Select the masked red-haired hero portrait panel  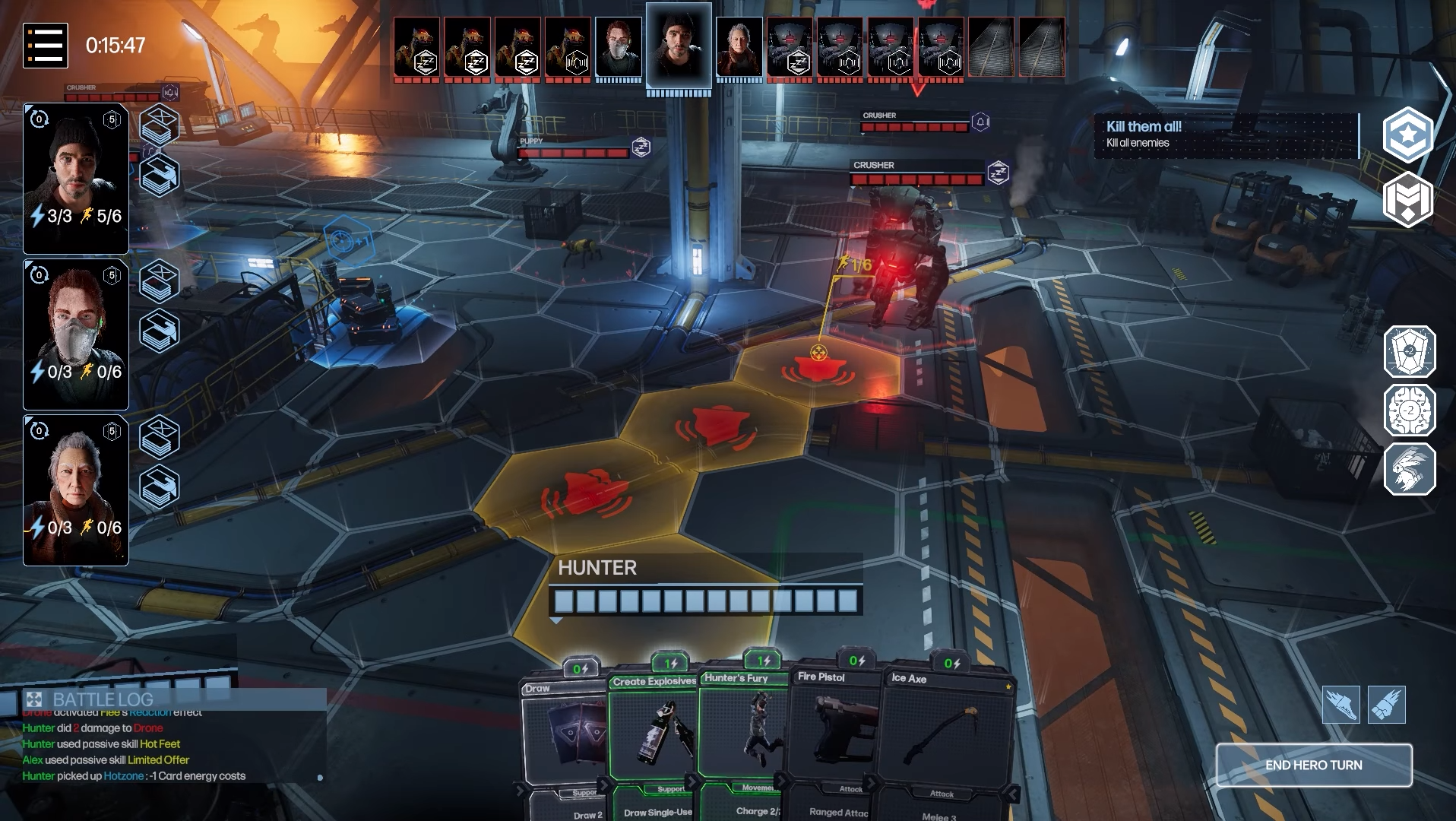click(76, 334)
